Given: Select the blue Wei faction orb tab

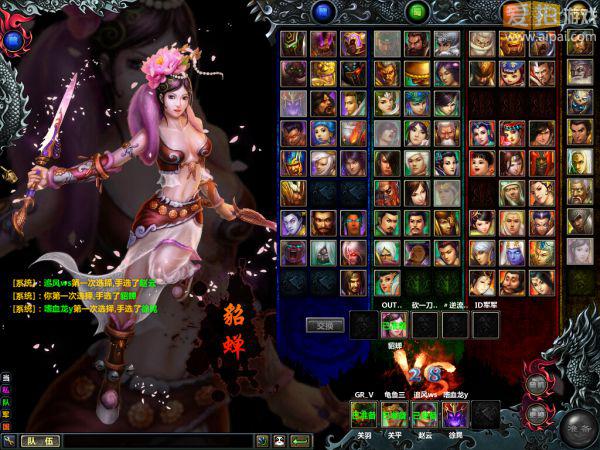Looking at the screenshot, I should pyautogui.click(x=323, y=12).
